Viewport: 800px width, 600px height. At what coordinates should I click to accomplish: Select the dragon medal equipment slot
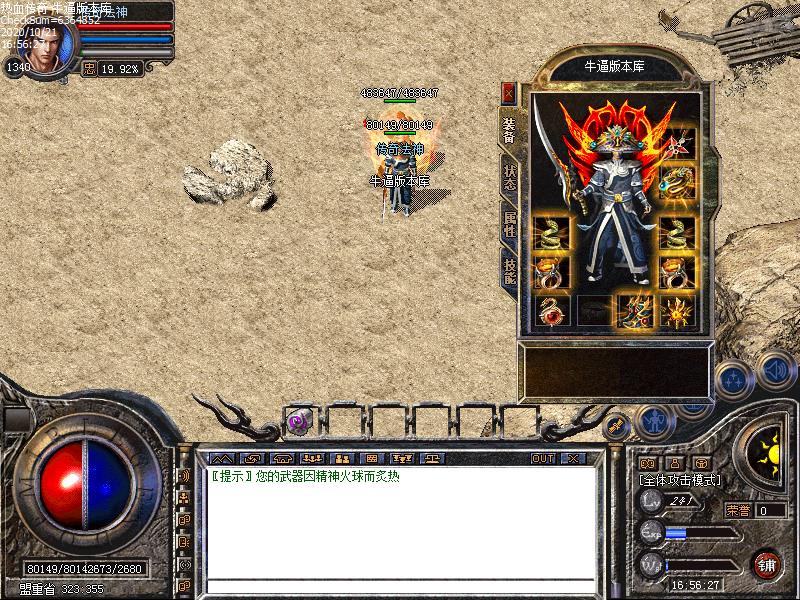click(x=677, y=182)
